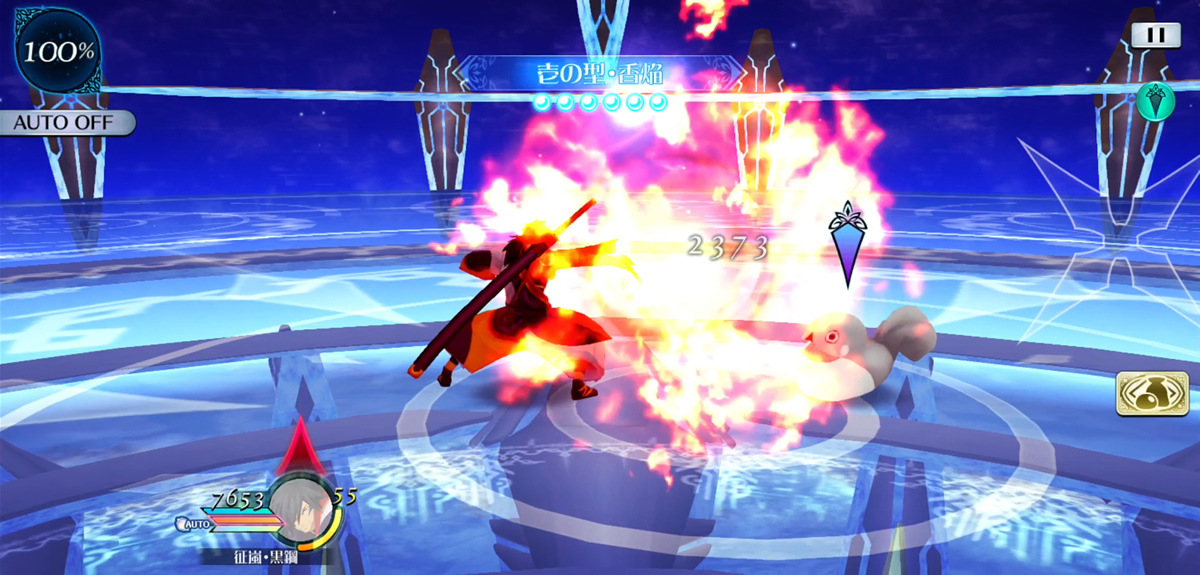This screenshot has width=1200, height=575.
Task: Select the gray-haired character portrait
Action: (x=304, y=506)
